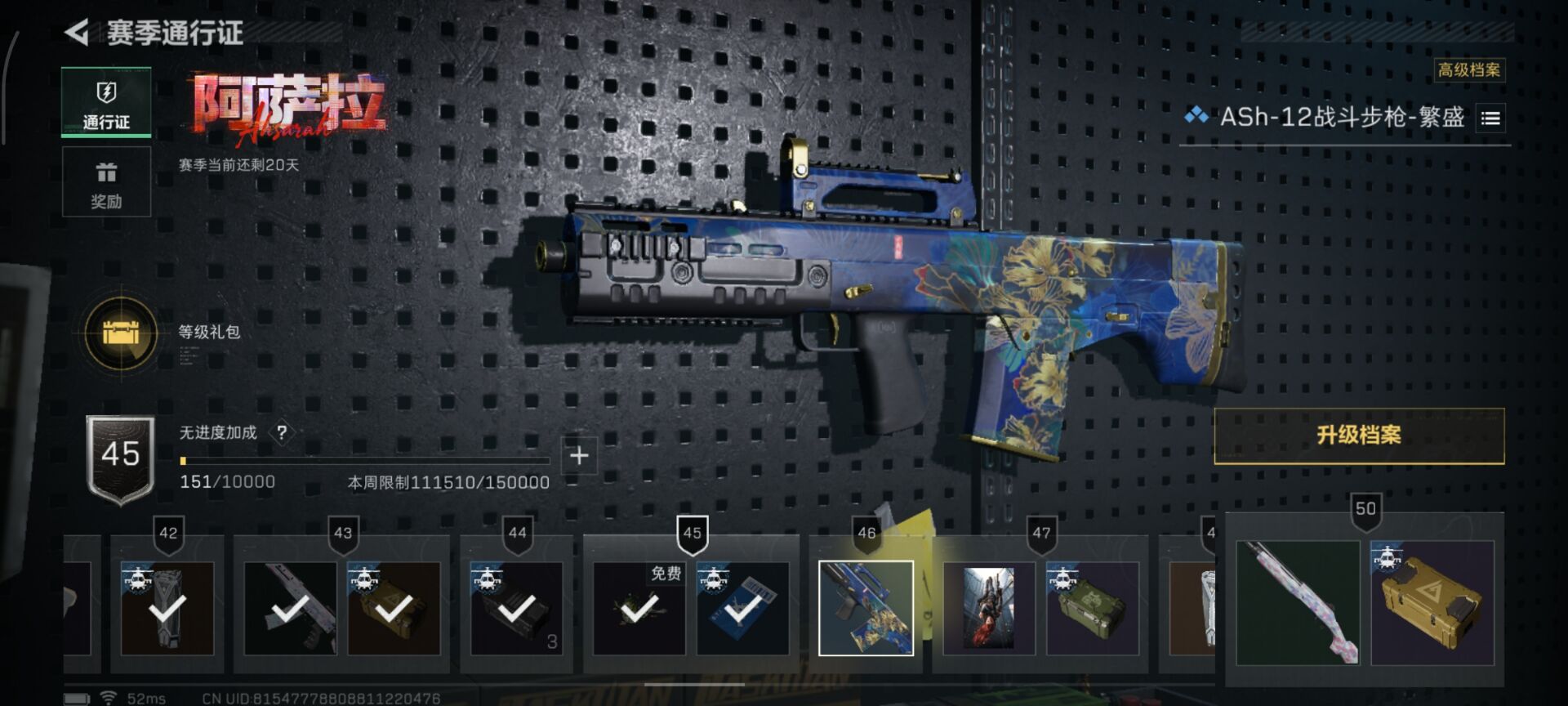Select the level 42 claimed reward tile
Screen dimensions: 1568x706
click(x=167, y=608)
